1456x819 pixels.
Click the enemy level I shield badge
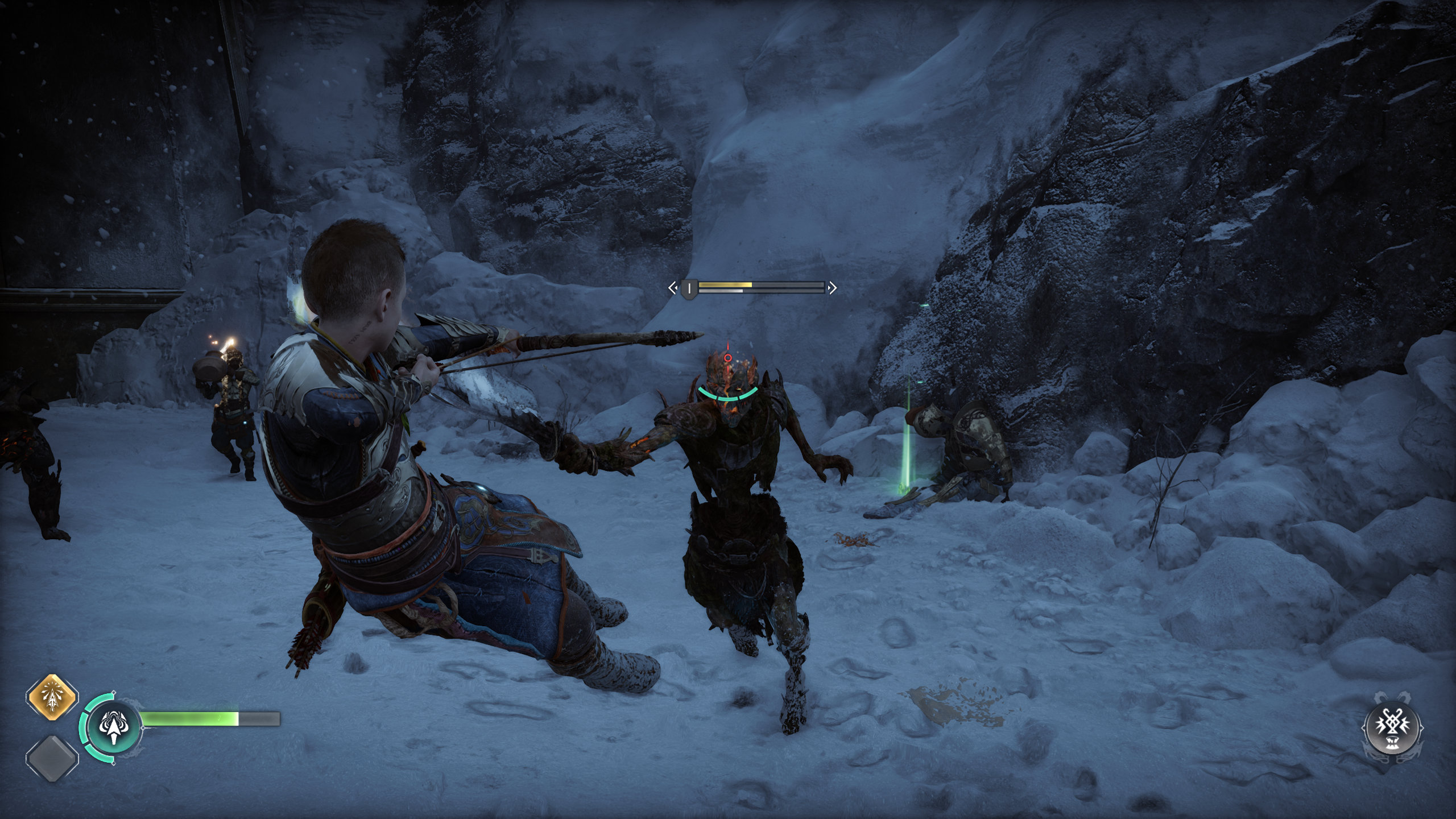[689, 288]
